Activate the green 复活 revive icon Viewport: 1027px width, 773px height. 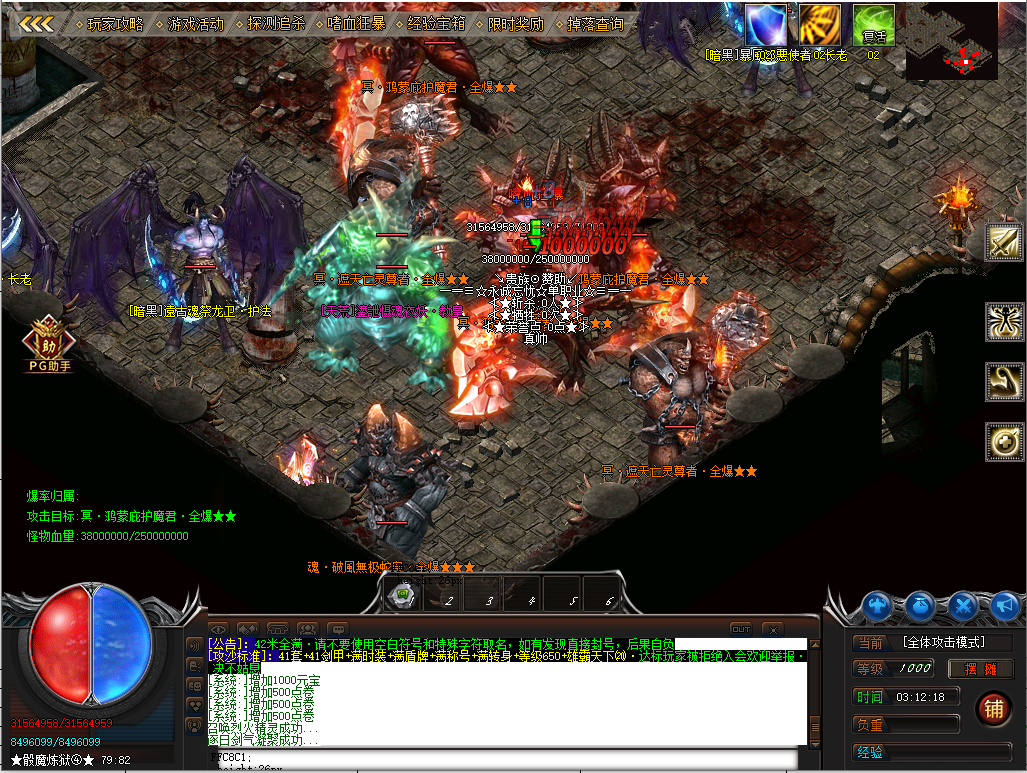[873, 24]
